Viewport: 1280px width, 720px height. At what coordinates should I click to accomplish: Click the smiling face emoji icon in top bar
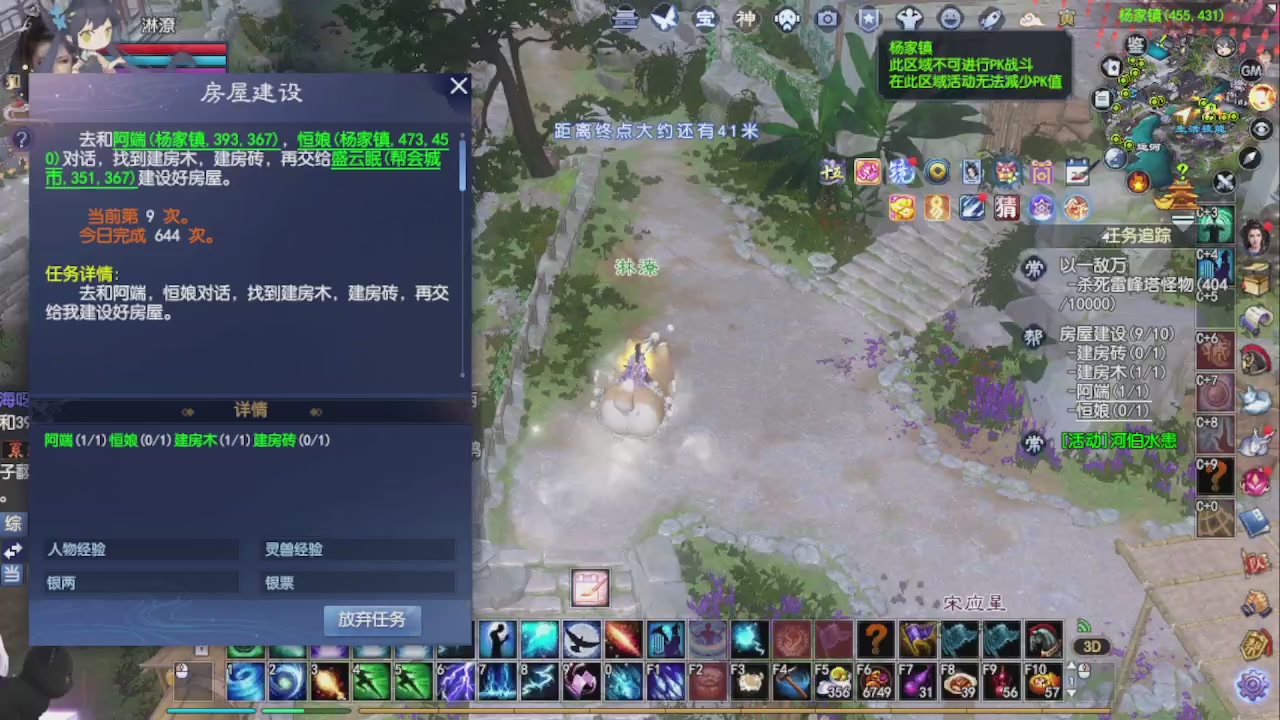point(949,18)
